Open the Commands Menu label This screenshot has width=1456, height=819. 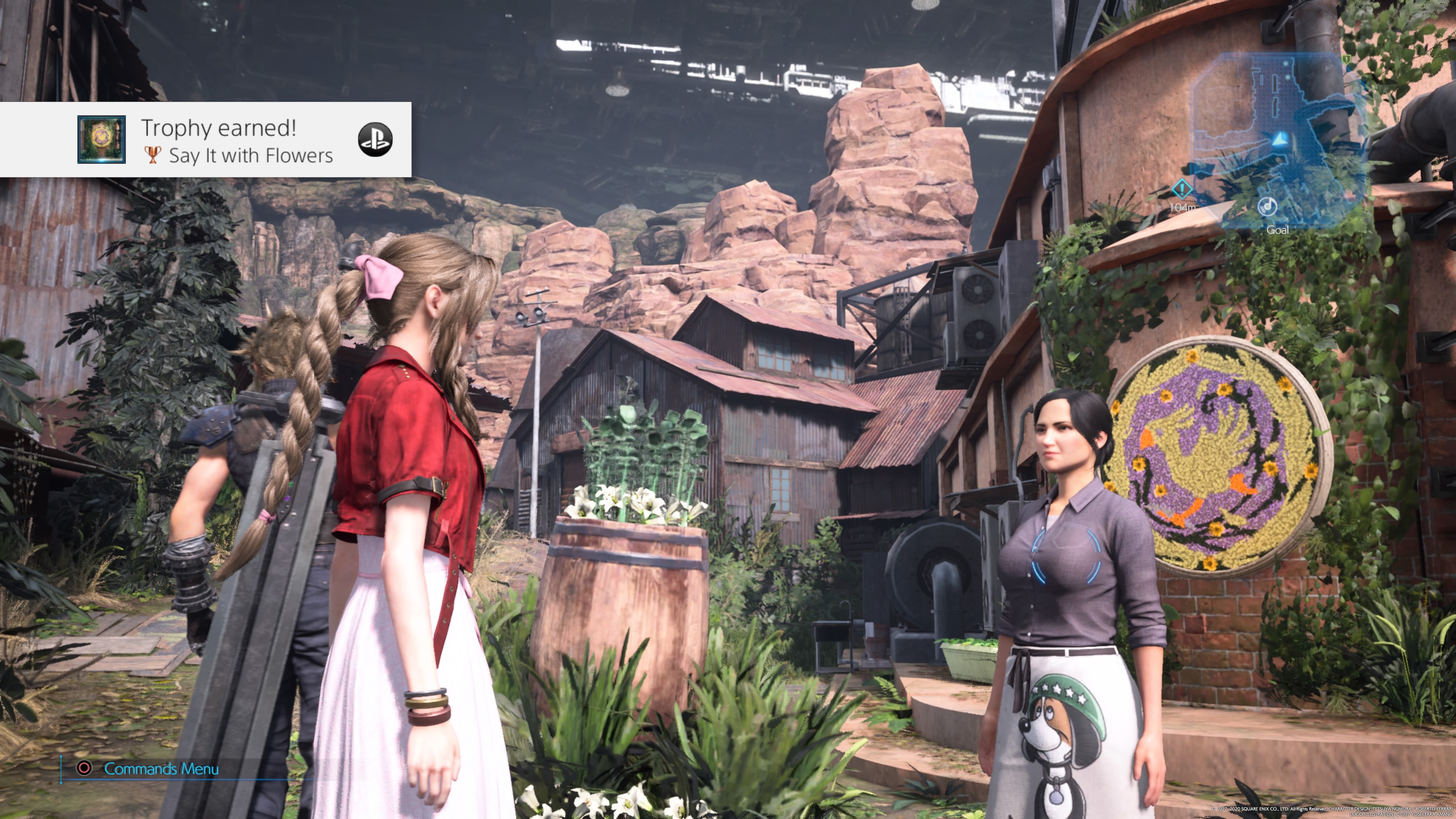pos(161,769)
